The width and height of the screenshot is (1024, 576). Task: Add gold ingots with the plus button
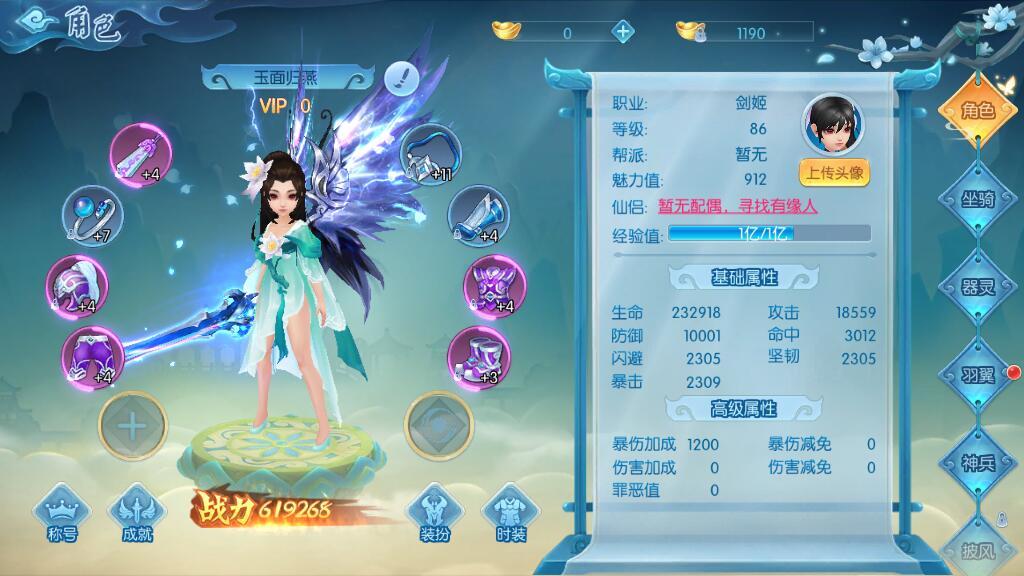click(622, 32)
